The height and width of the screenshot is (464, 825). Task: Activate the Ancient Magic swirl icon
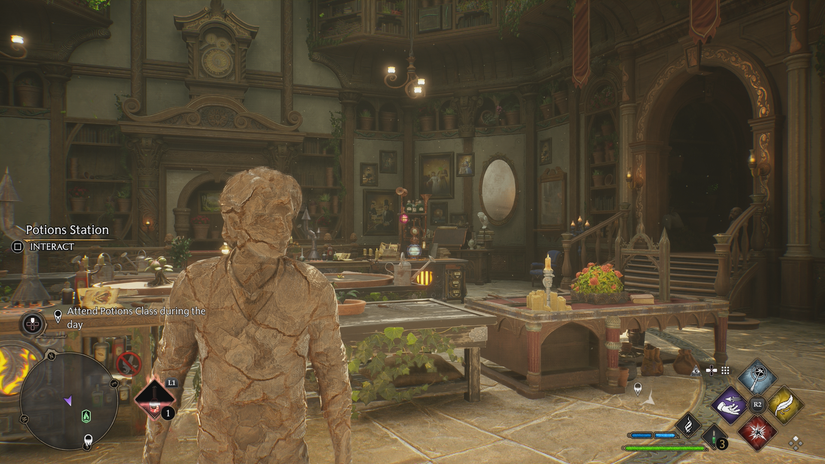688,426
